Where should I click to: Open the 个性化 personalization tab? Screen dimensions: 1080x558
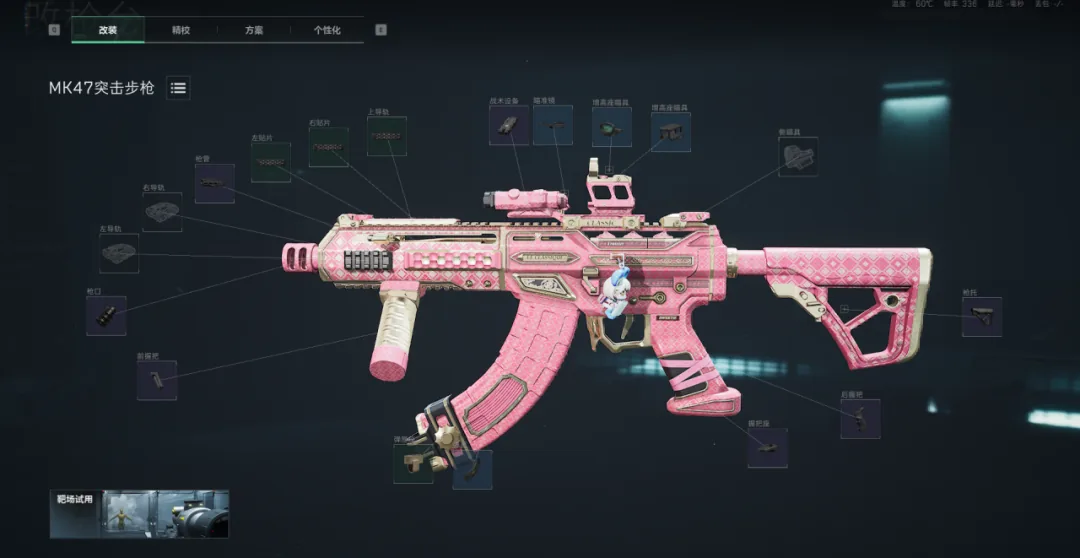(x=327, y=31)
